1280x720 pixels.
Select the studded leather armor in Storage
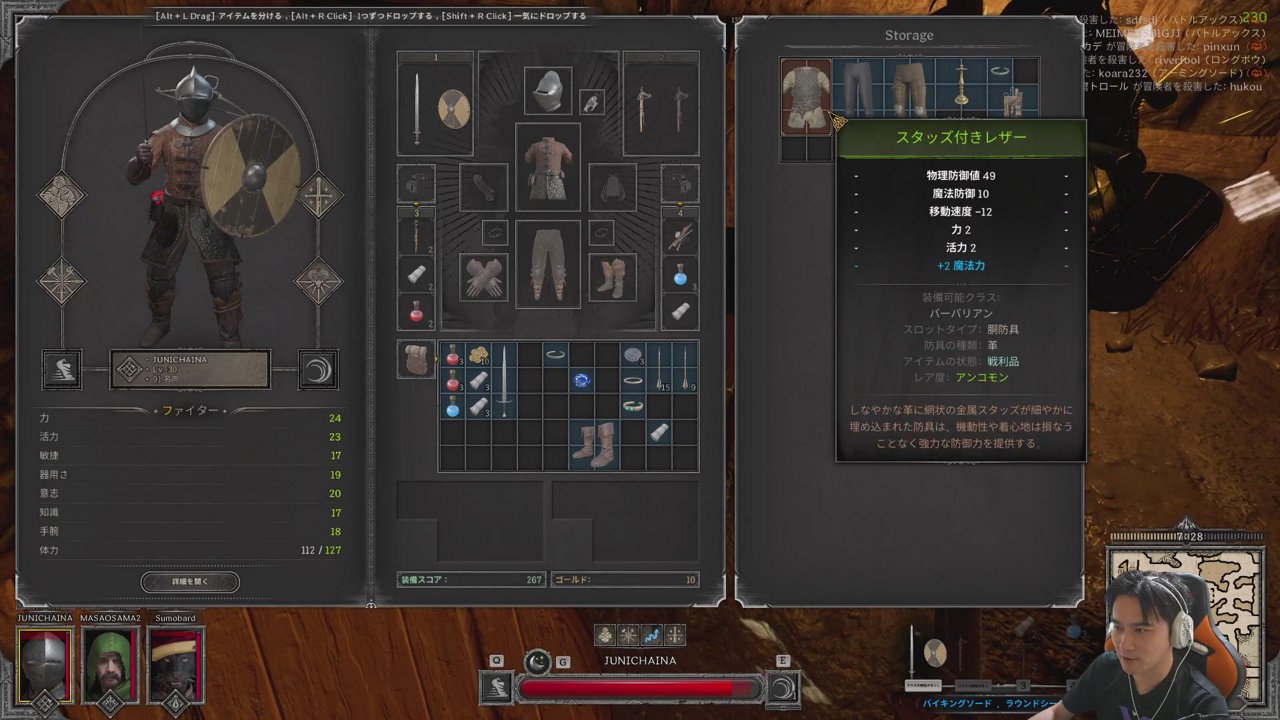(x=806, y=96)
